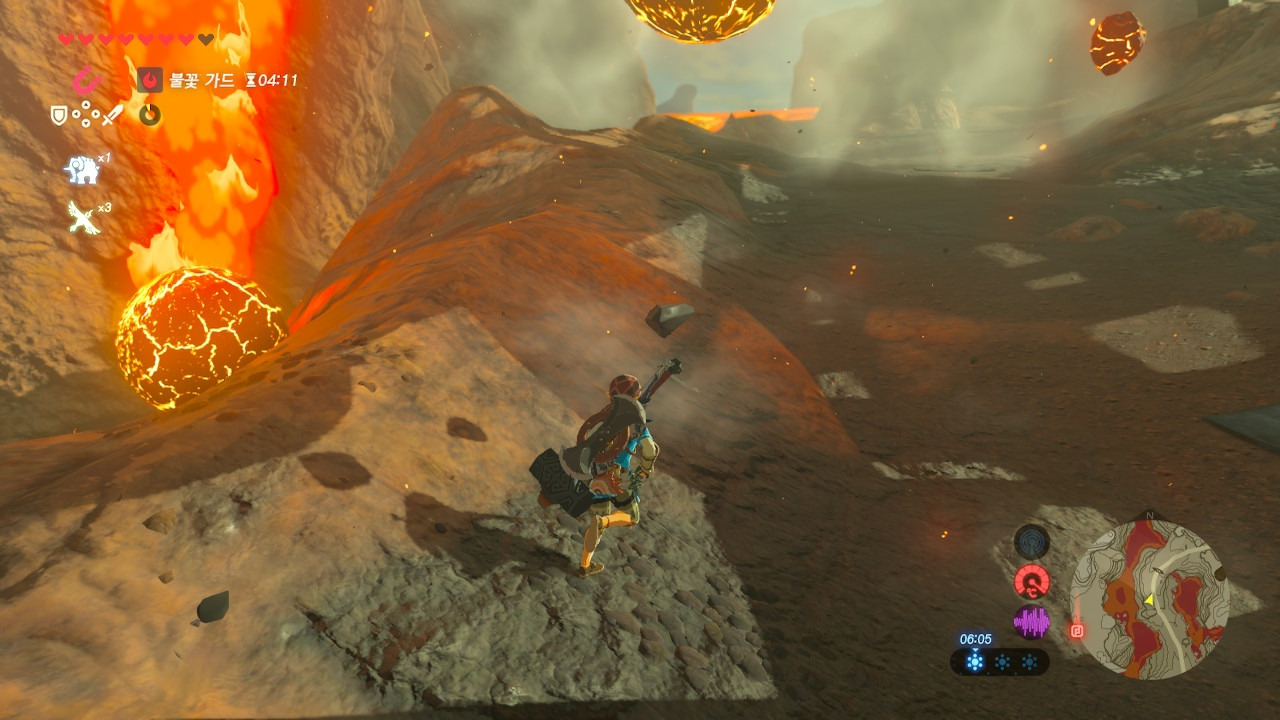Click the Sheikah Sensor icon
Image resolution: width=1280 pixels, height=720 pixels.
[1032, 542]
